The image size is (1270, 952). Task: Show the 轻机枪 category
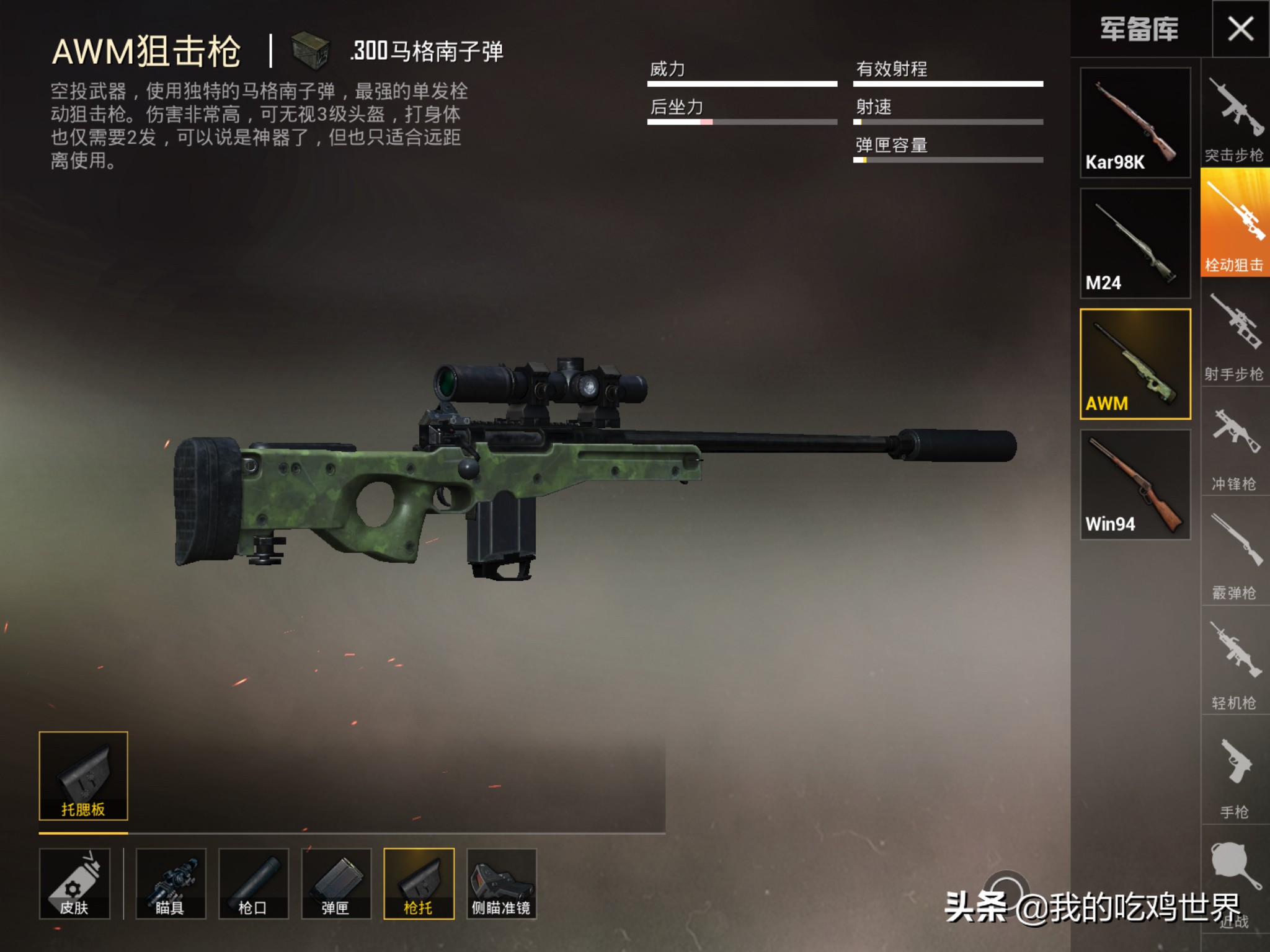tap(1235, 662)
